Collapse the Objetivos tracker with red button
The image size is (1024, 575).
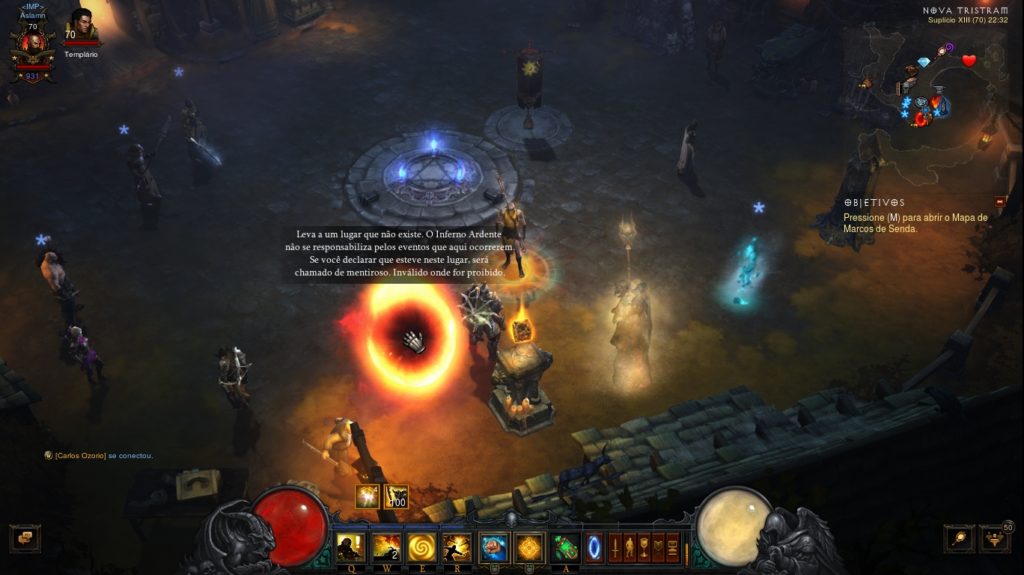pos(1000,202)
